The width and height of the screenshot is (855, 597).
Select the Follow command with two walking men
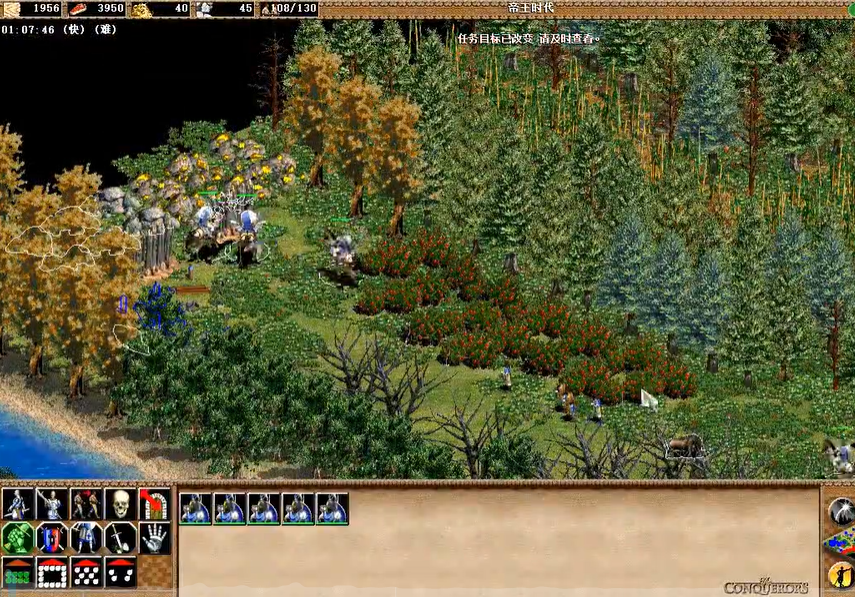[86, 504]
